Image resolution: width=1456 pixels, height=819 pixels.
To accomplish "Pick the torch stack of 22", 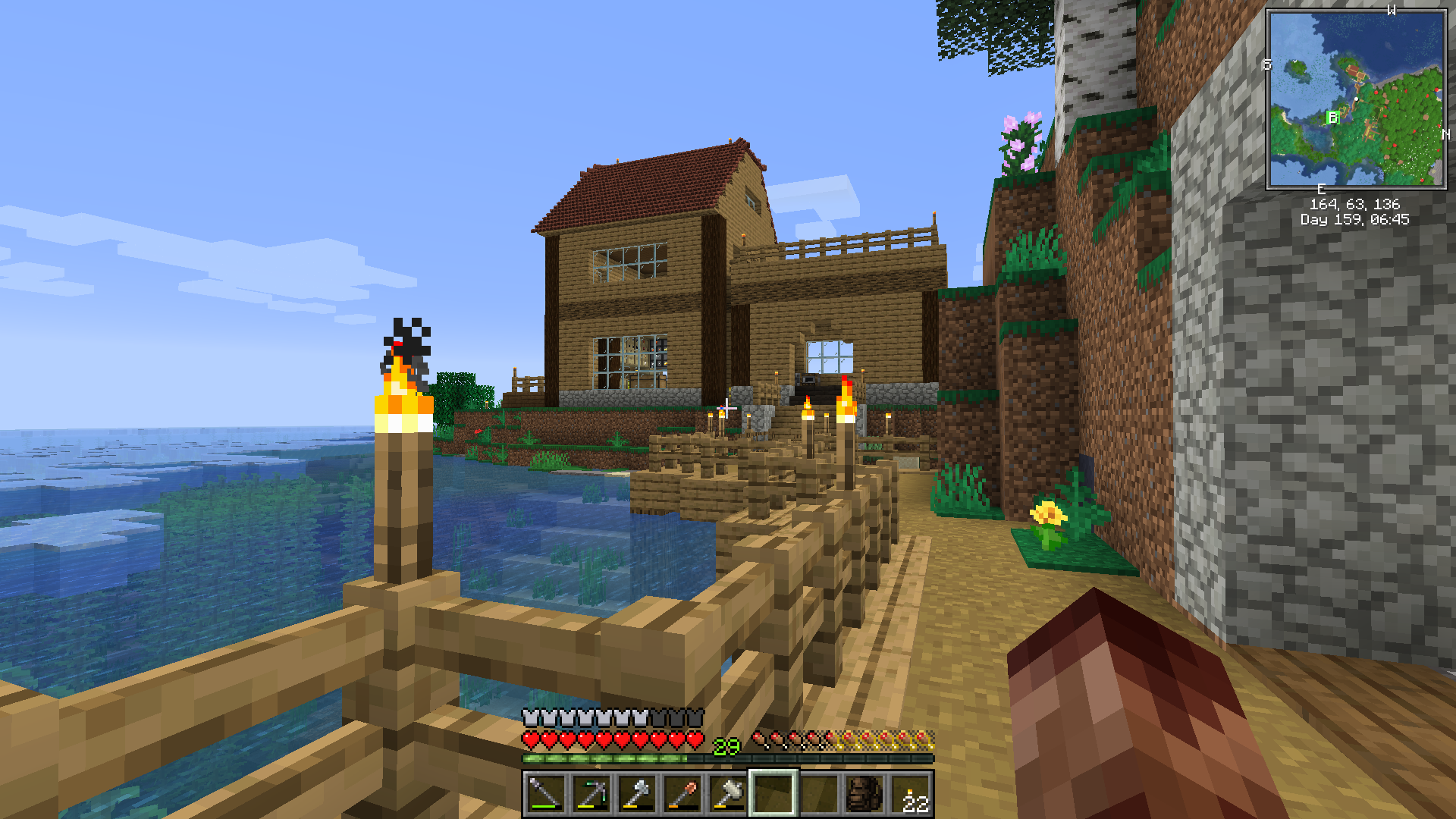I will tap(909, 794).
